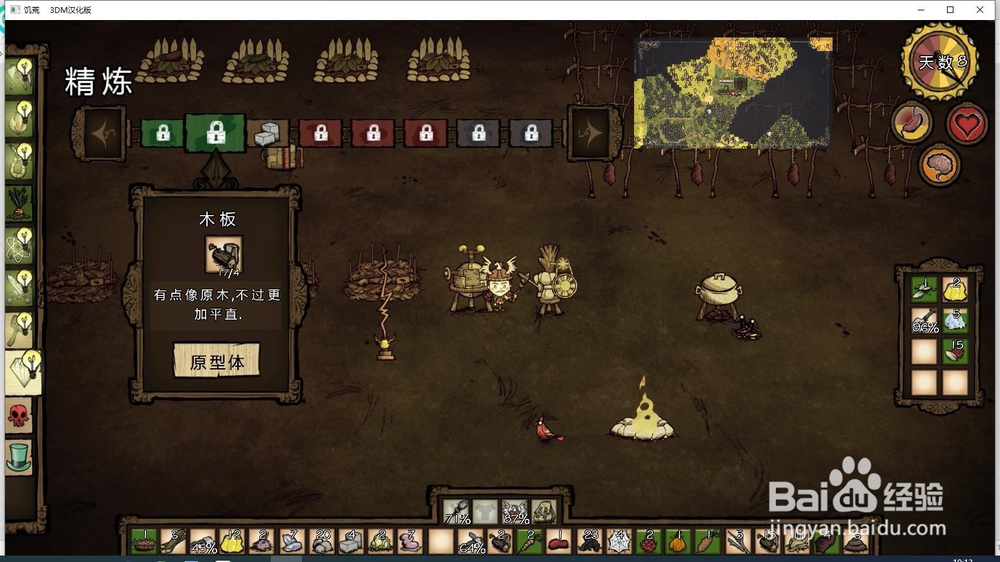Open the minimap overlay
This screenshot has width=1000, height=562.
[733, 93]
